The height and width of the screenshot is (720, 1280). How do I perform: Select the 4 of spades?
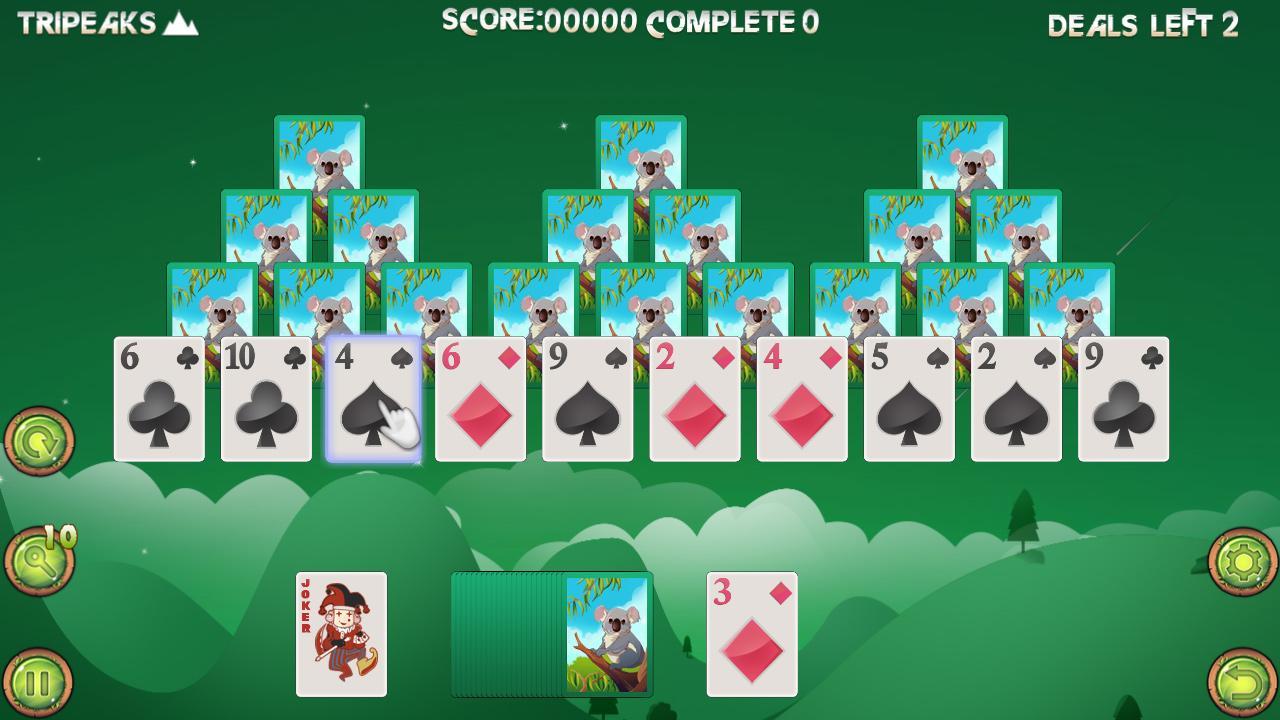click(x=373, y=400)
